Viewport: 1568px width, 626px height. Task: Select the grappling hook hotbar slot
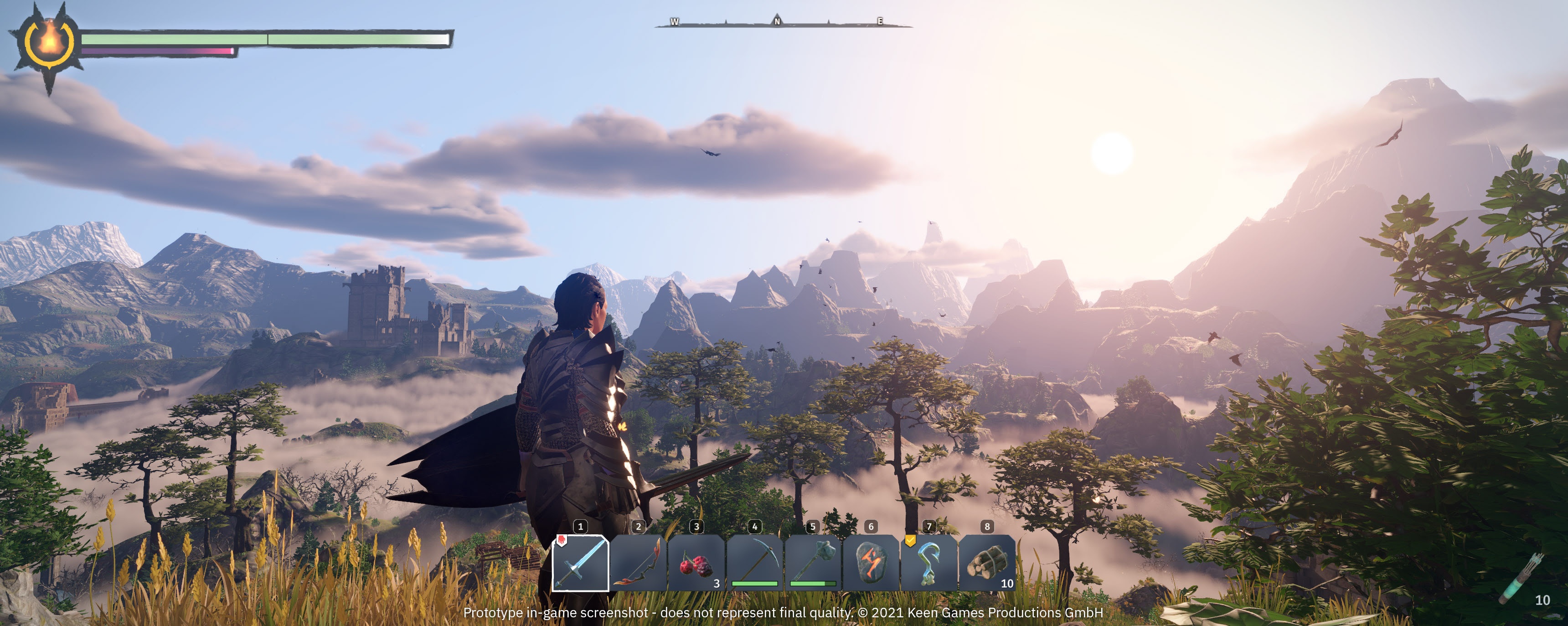tap(929, 563)
